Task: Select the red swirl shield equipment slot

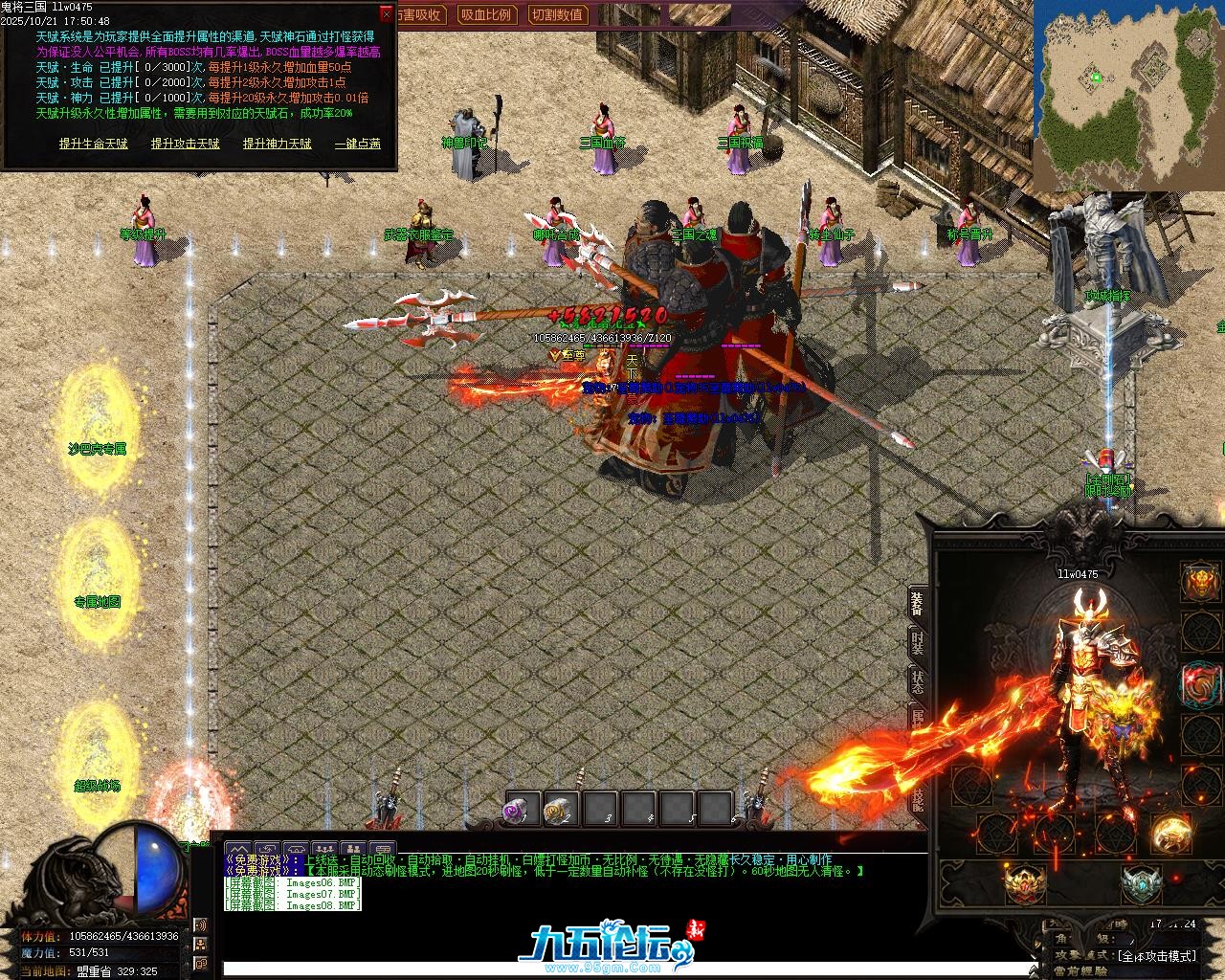Action: coord(1200,684)
